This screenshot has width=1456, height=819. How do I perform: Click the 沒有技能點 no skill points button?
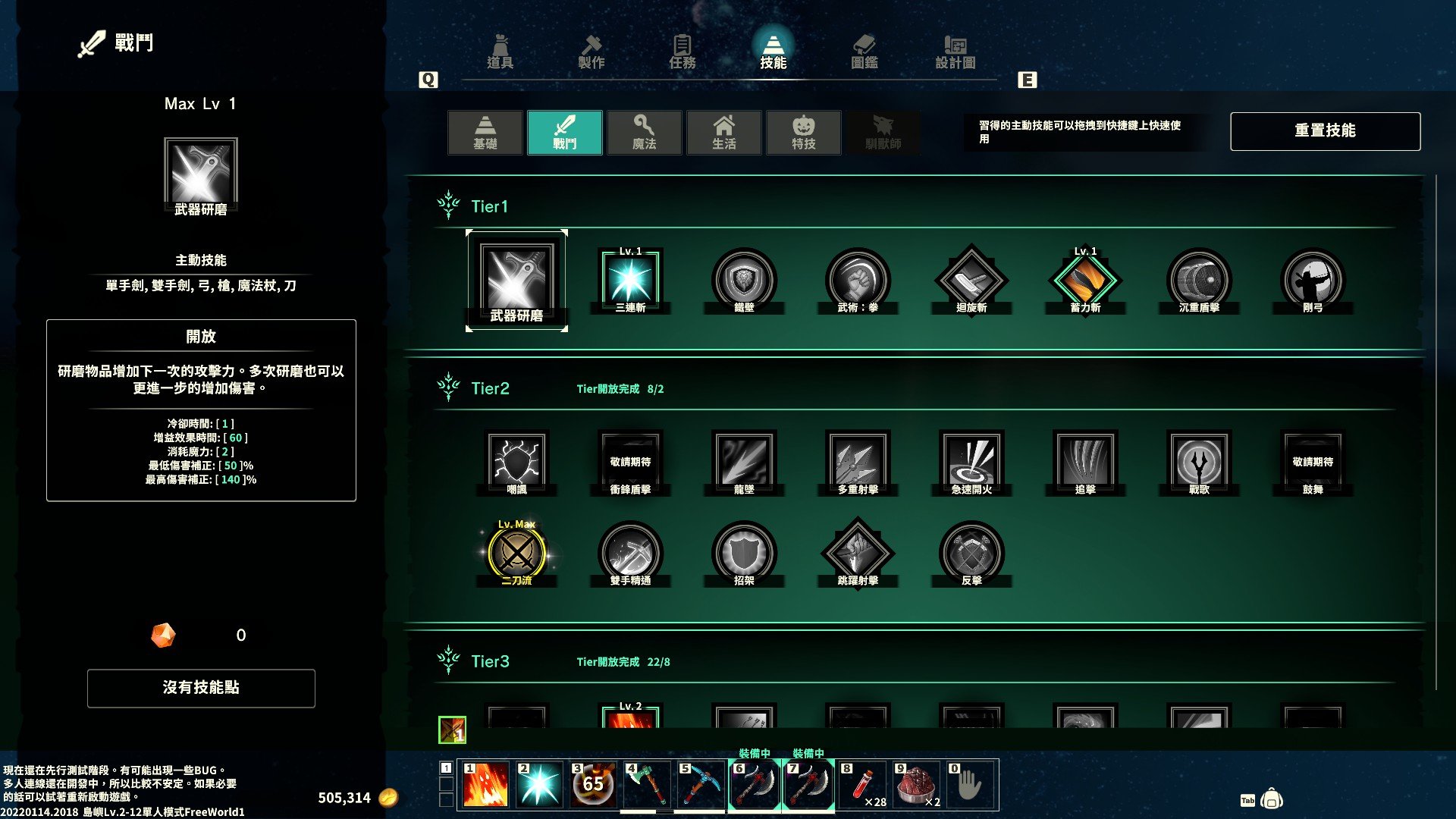click(201, 688)
